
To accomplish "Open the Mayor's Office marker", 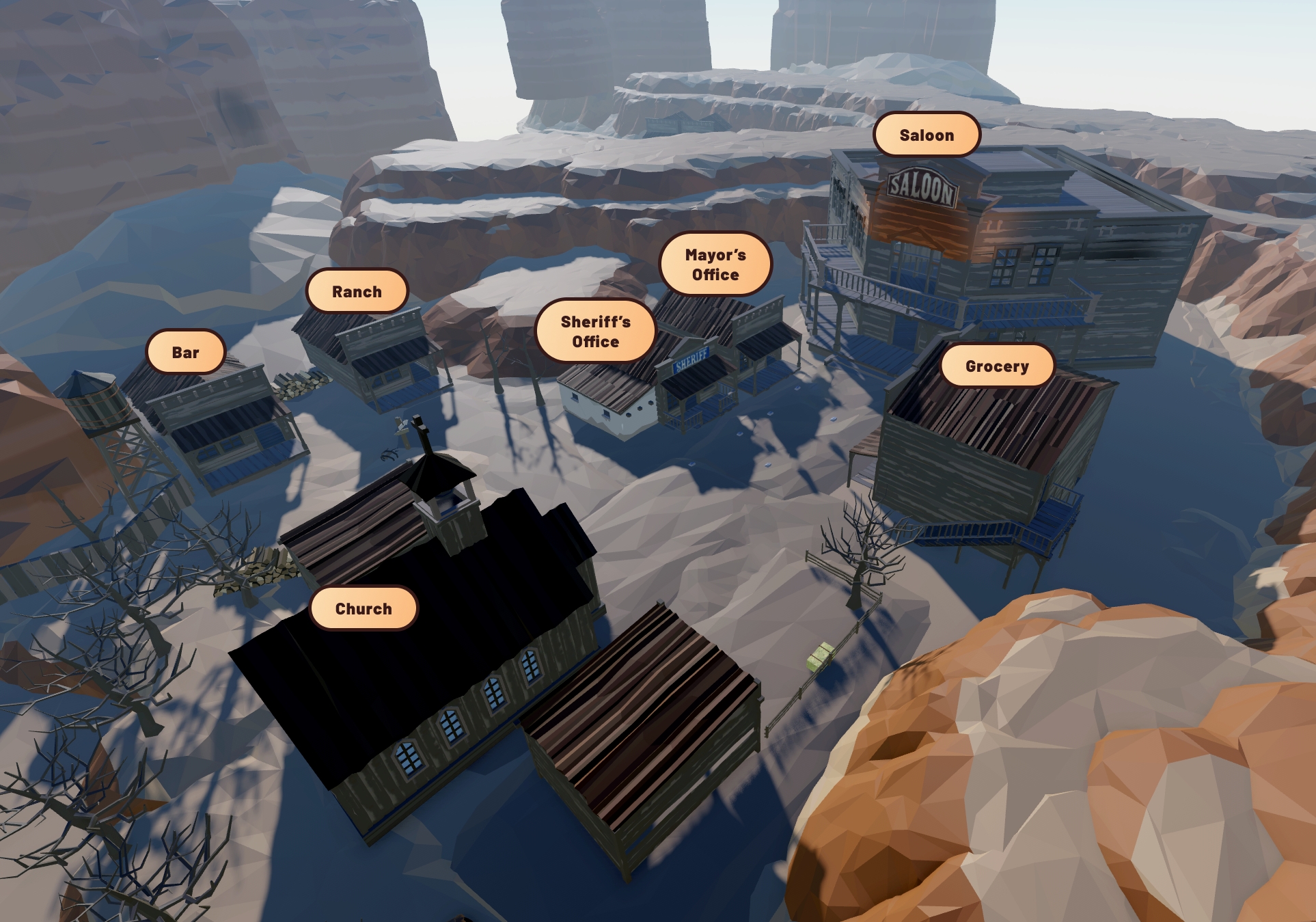I will click(x=715, y=264).
